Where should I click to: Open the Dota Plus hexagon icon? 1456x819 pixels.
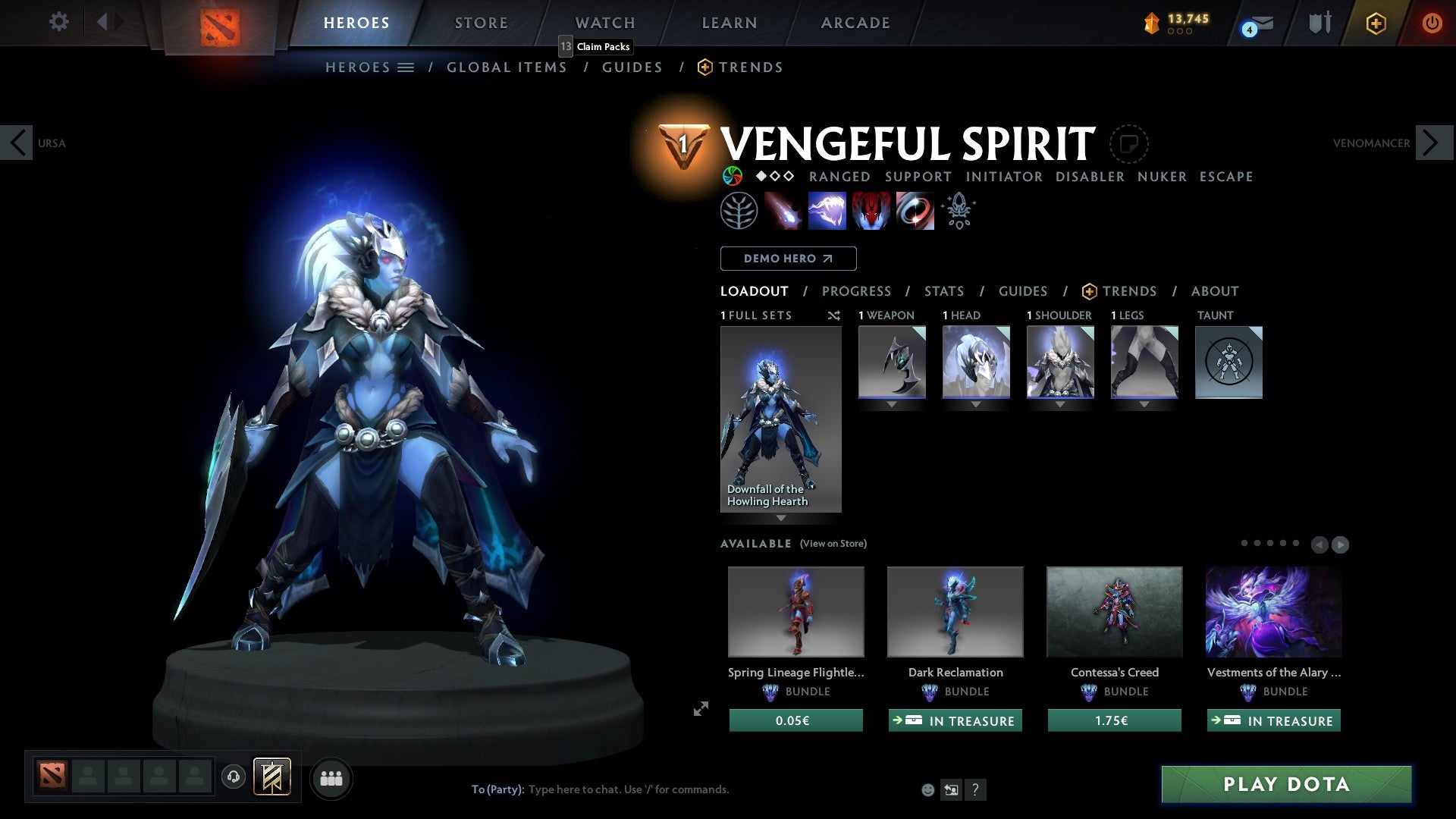pyautogui.click(x=1375, y=23)
